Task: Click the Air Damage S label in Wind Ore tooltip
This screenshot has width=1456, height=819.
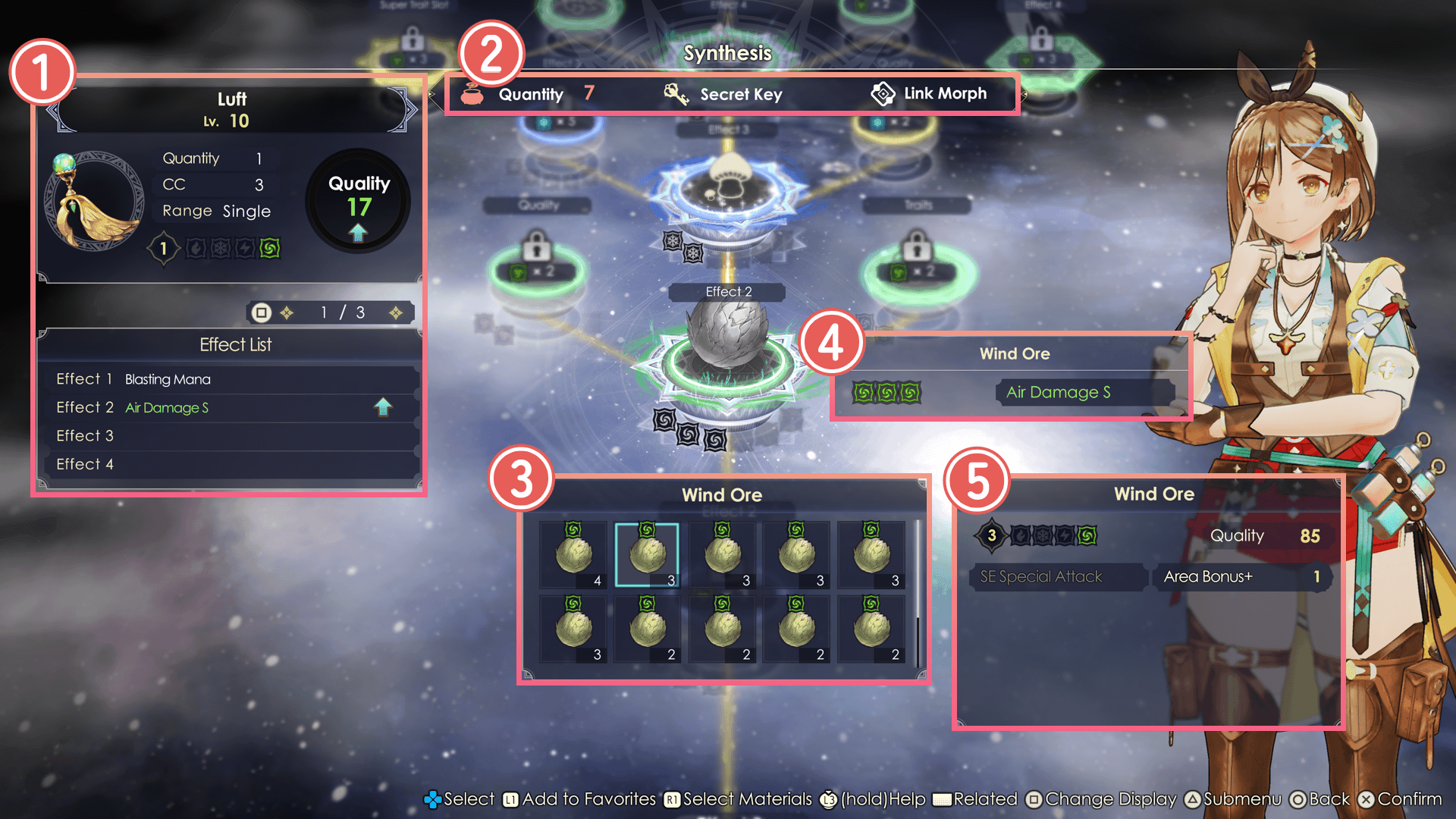Action: pos(1059,393)
